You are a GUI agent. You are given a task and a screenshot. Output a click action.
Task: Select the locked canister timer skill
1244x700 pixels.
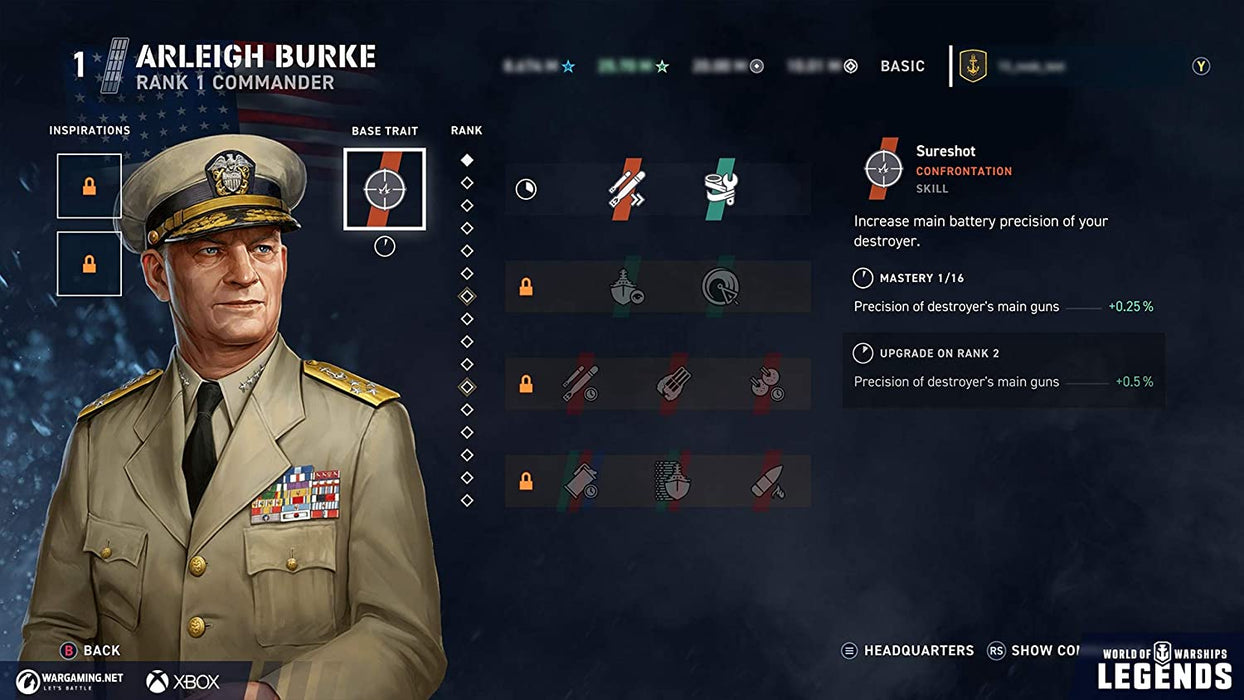(579, 481)
